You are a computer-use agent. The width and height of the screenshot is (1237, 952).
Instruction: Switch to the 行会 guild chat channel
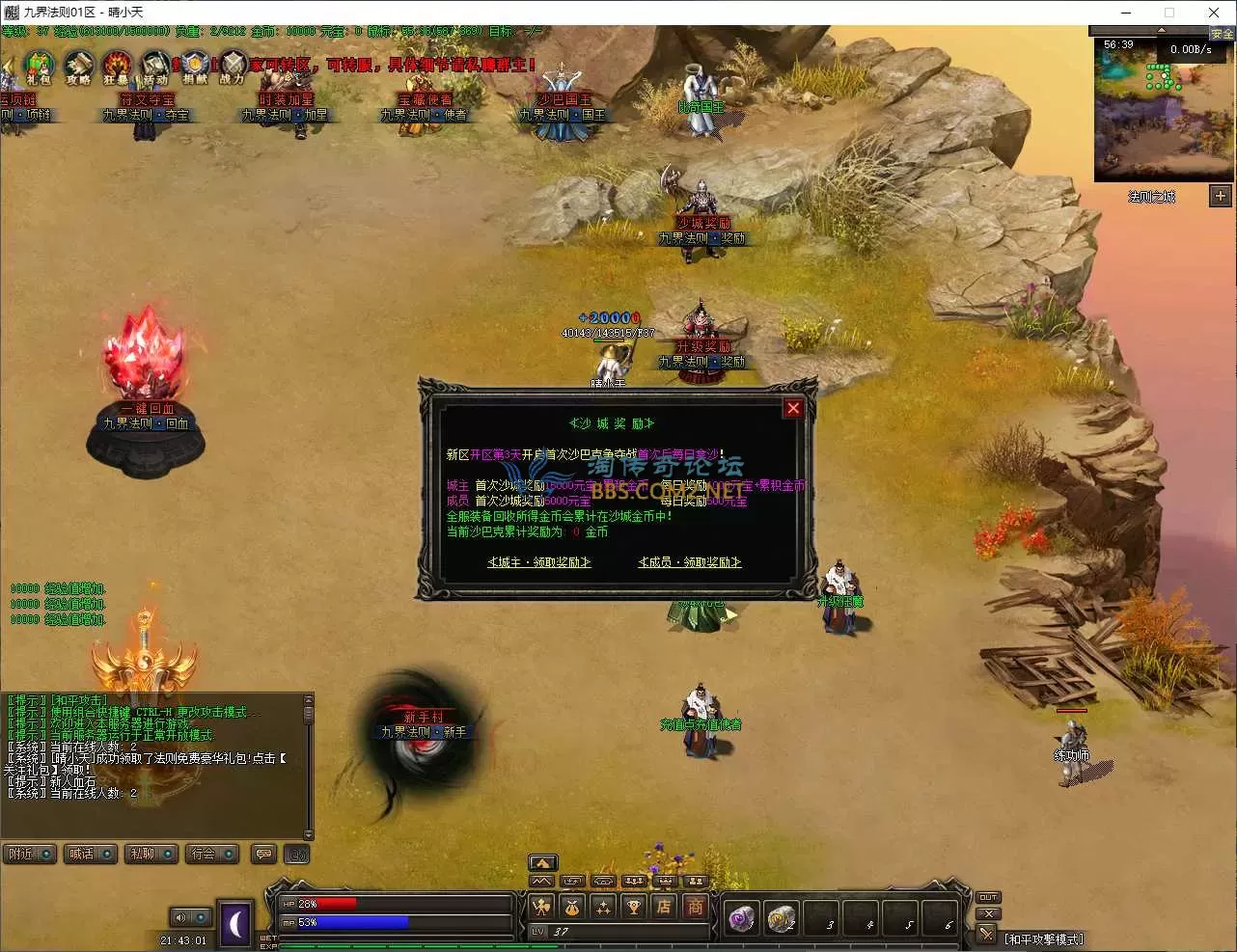pyautogui.click(x=211, y=855)
